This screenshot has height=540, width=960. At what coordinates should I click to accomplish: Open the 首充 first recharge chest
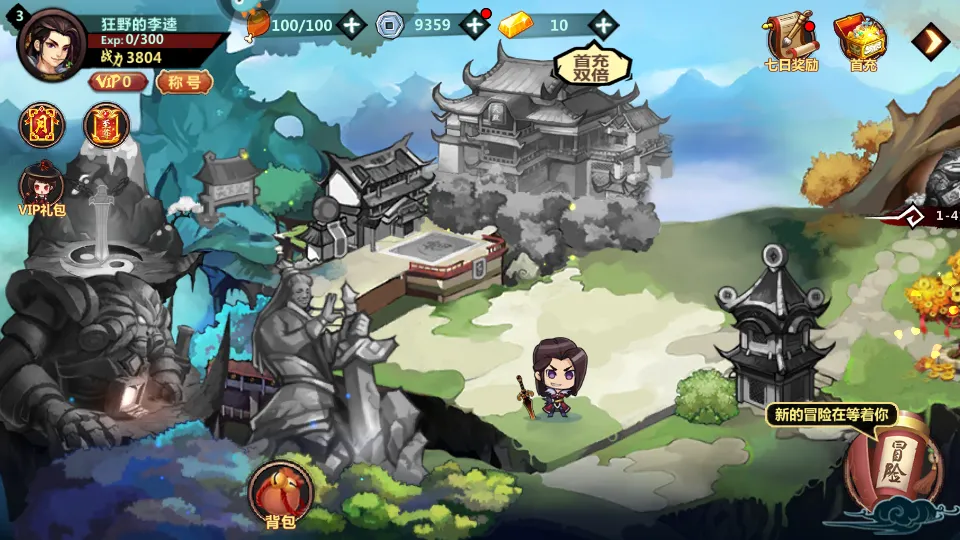tap(862, 42)
